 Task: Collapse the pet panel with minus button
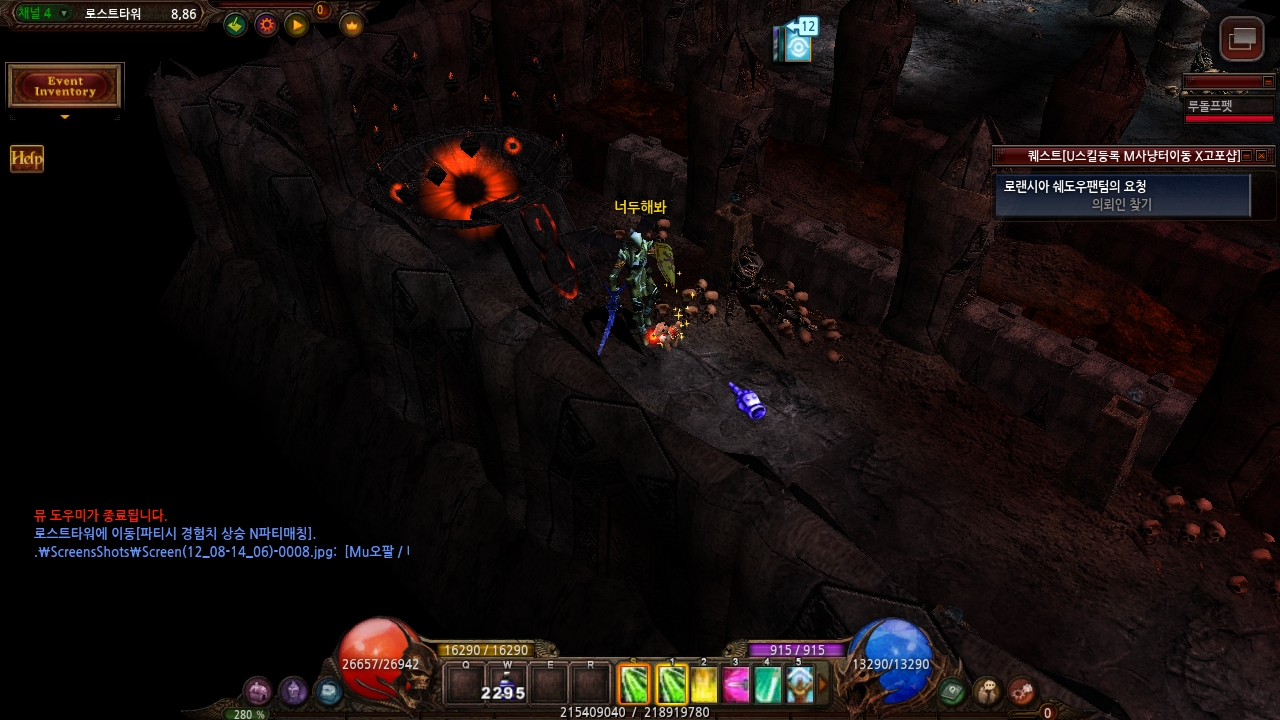[1268, 82]
